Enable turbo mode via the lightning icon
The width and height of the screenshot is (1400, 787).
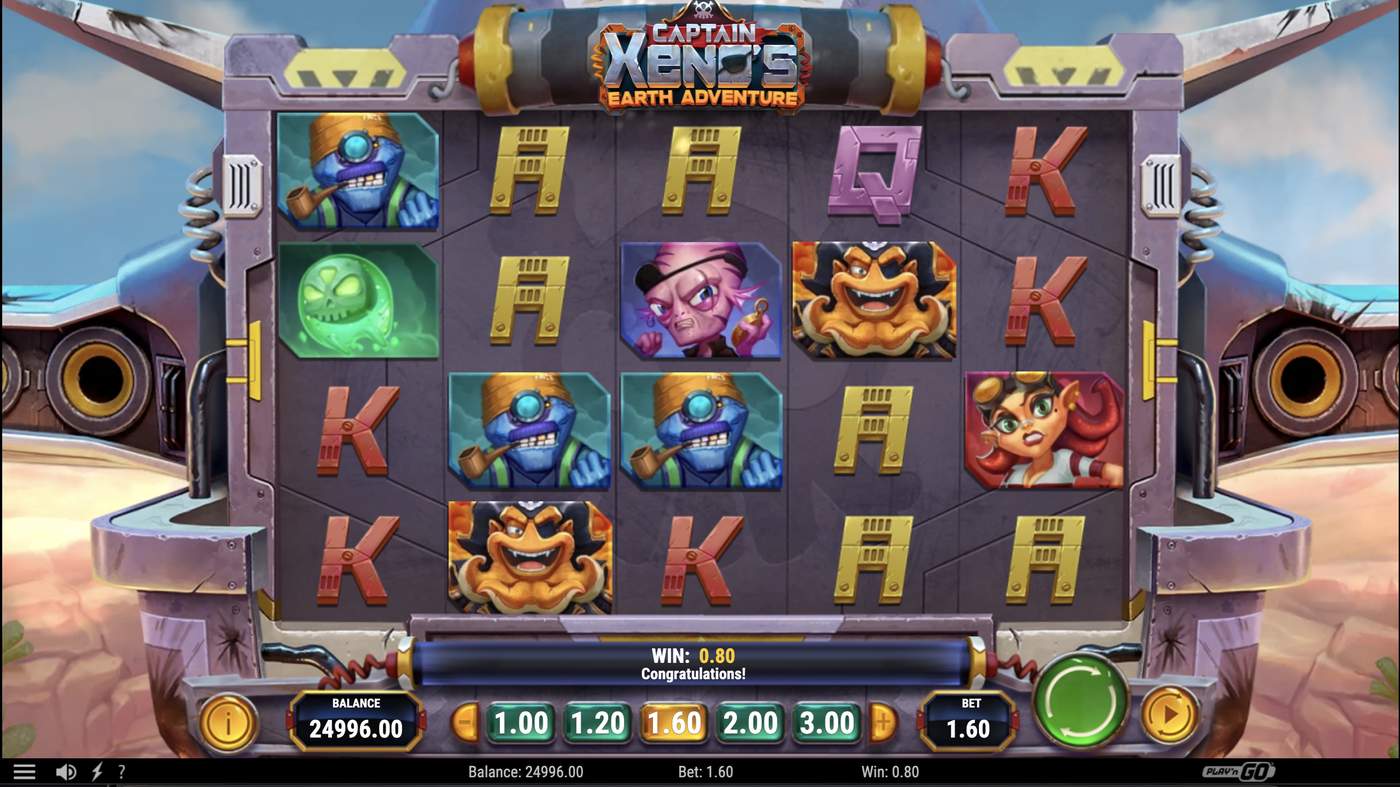[96, 770]
